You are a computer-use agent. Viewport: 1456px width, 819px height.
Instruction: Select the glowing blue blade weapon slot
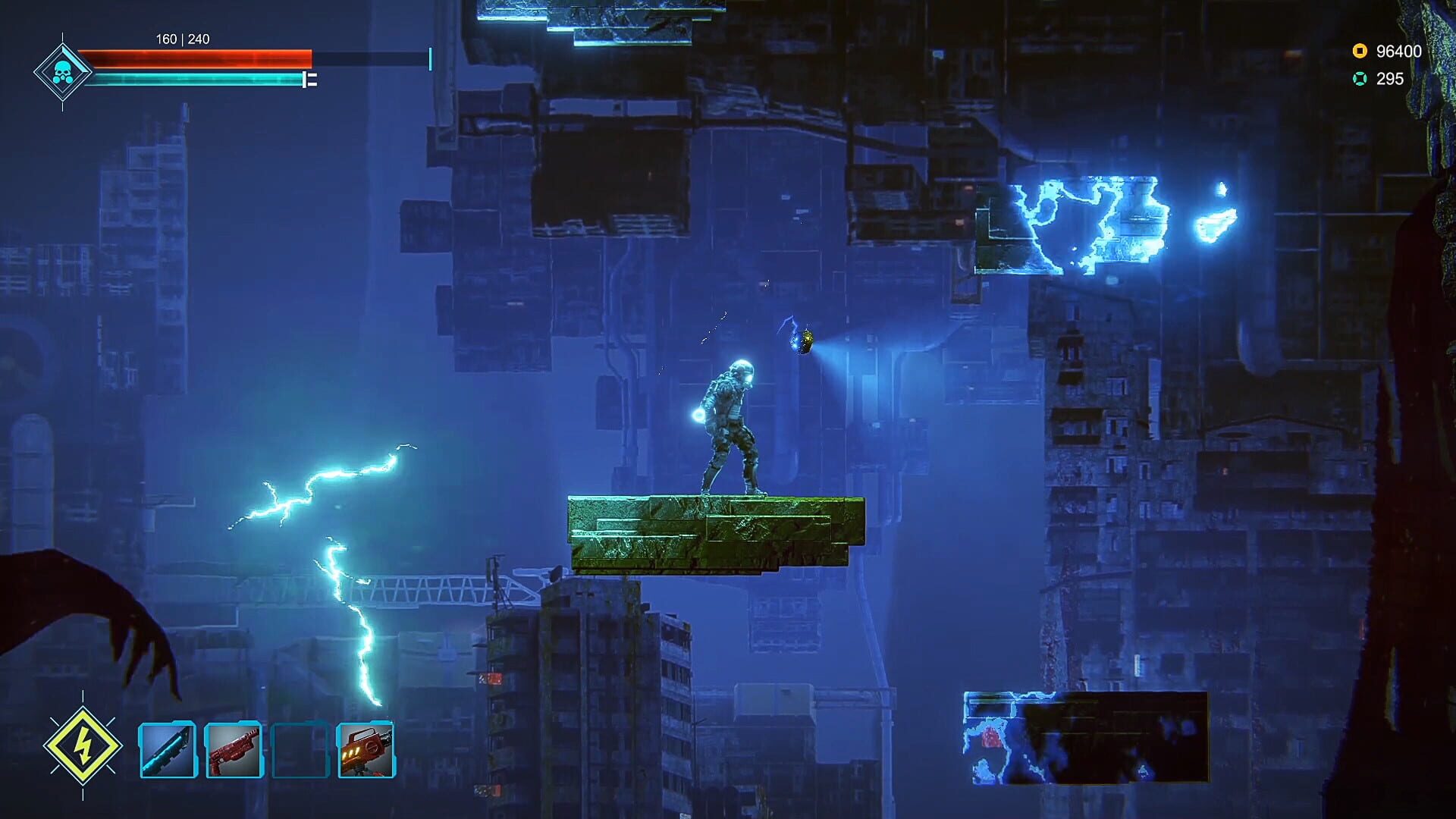click(168, 750)
